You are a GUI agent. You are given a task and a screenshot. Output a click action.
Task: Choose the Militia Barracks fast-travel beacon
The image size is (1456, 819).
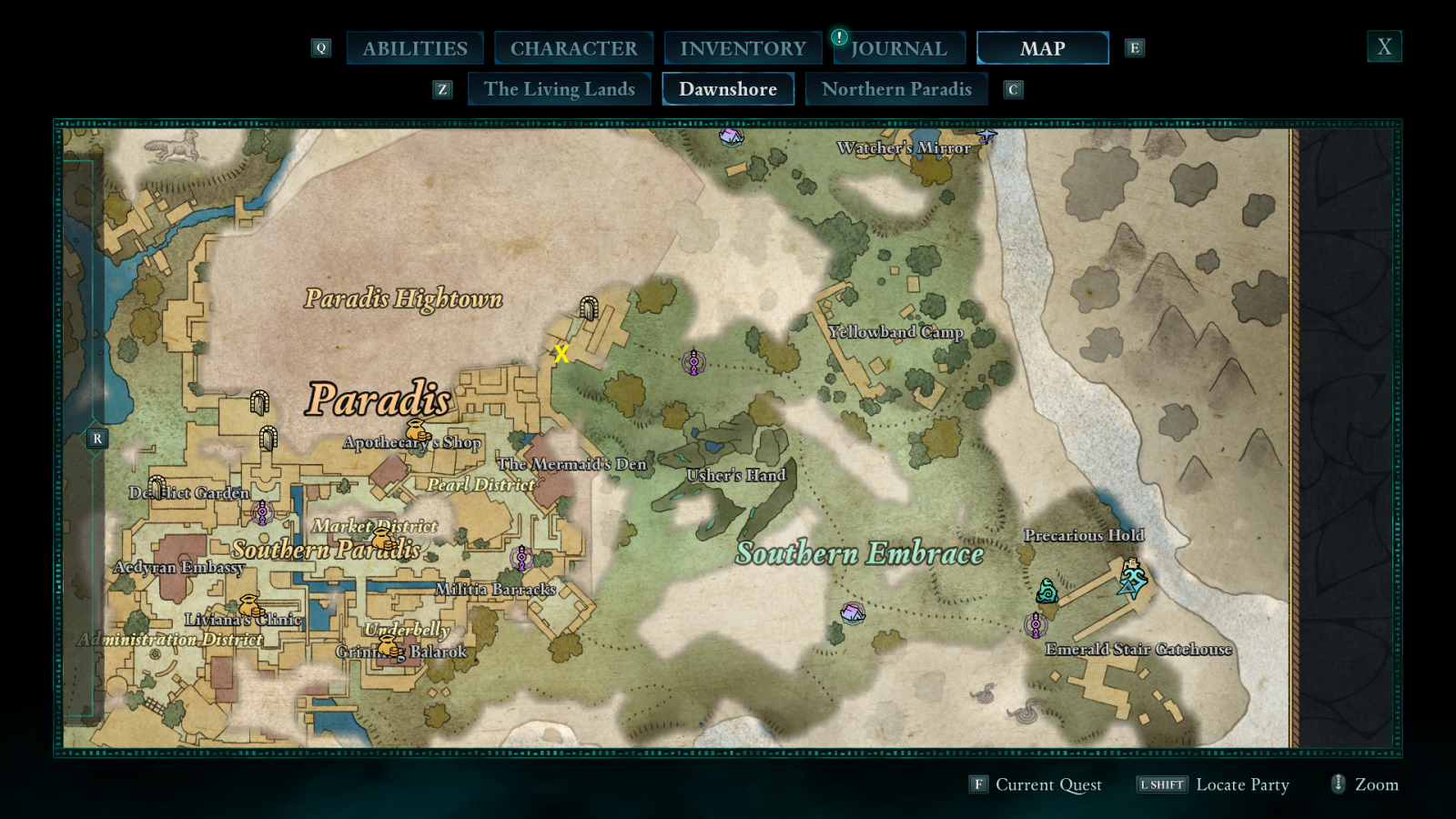(x=521, y=558)
